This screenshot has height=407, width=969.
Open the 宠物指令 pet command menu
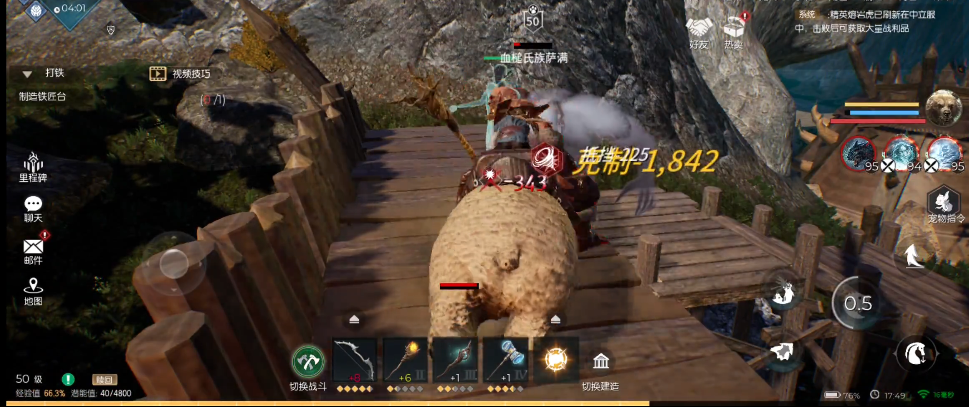point(945,201)
